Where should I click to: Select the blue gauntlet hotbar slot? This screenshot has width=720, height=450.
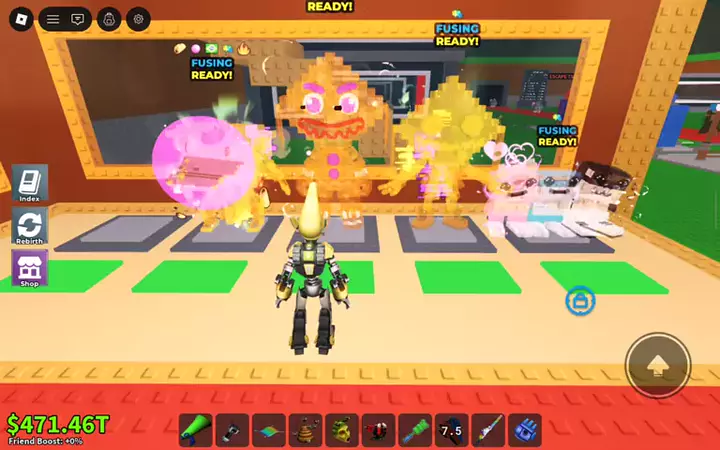coord(525,430)
